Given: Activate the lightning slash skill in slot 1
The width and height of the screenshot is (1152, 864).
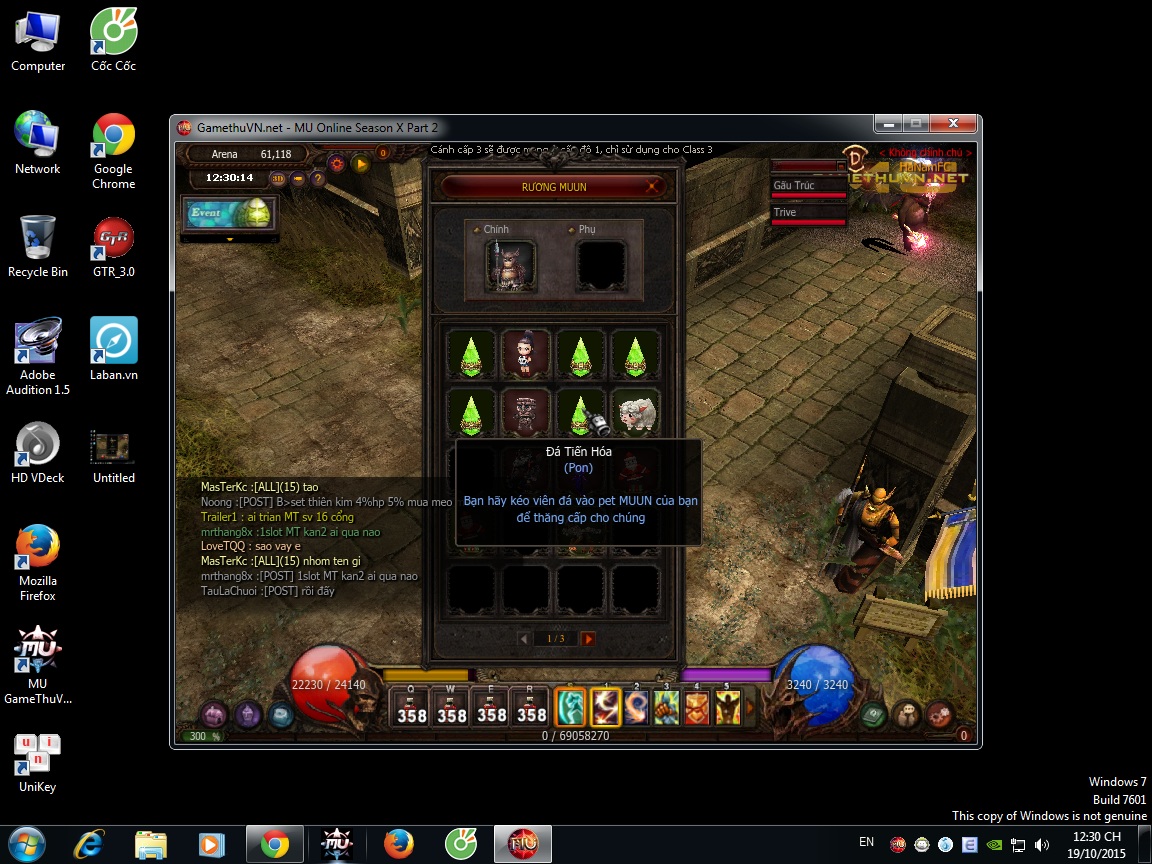Looking at the screenshot, I should coord(606,708).
